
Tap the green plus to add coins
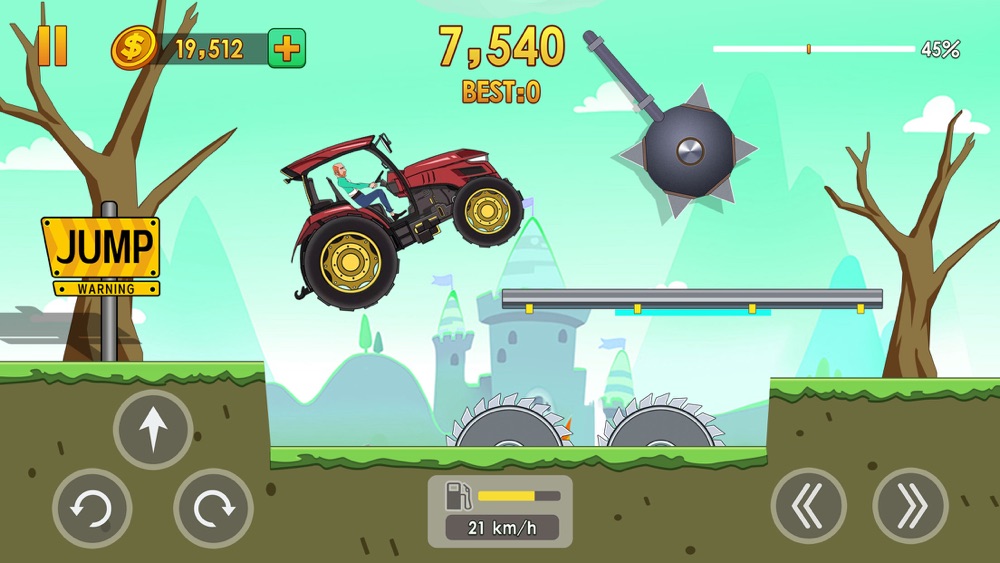pyautogui.click(x=287, y=48)
